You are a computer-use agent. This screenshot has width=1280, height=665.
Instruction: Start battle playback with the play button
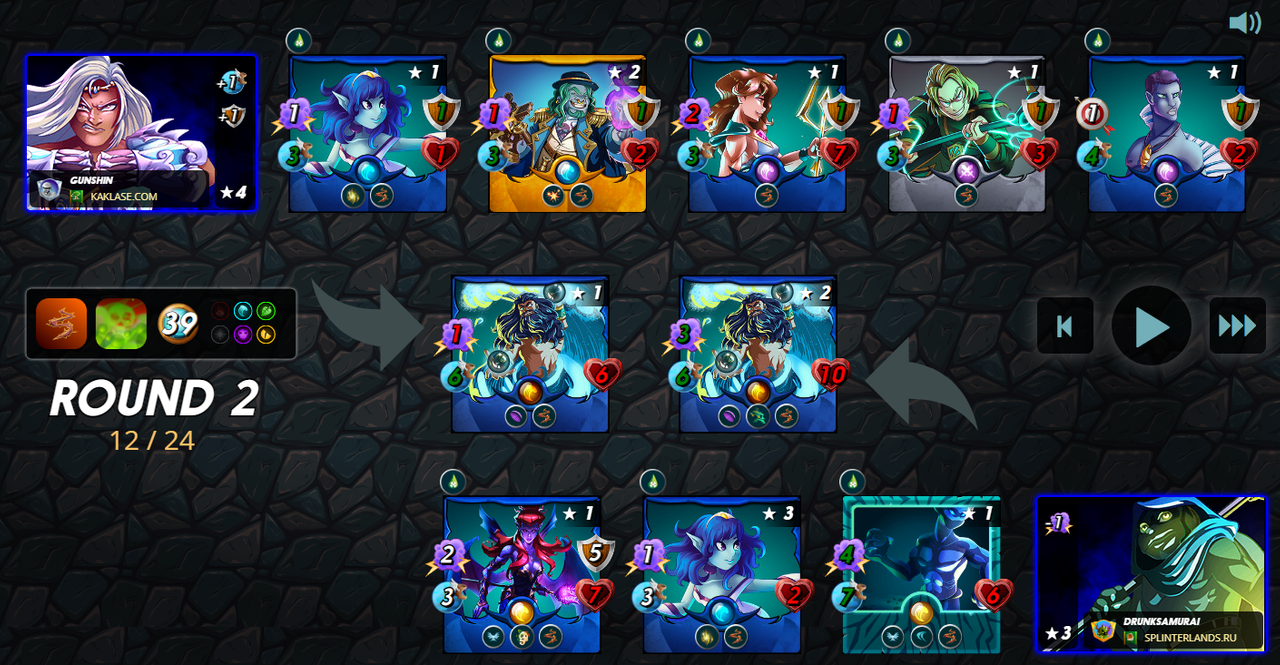click(x=1151, y=326)
